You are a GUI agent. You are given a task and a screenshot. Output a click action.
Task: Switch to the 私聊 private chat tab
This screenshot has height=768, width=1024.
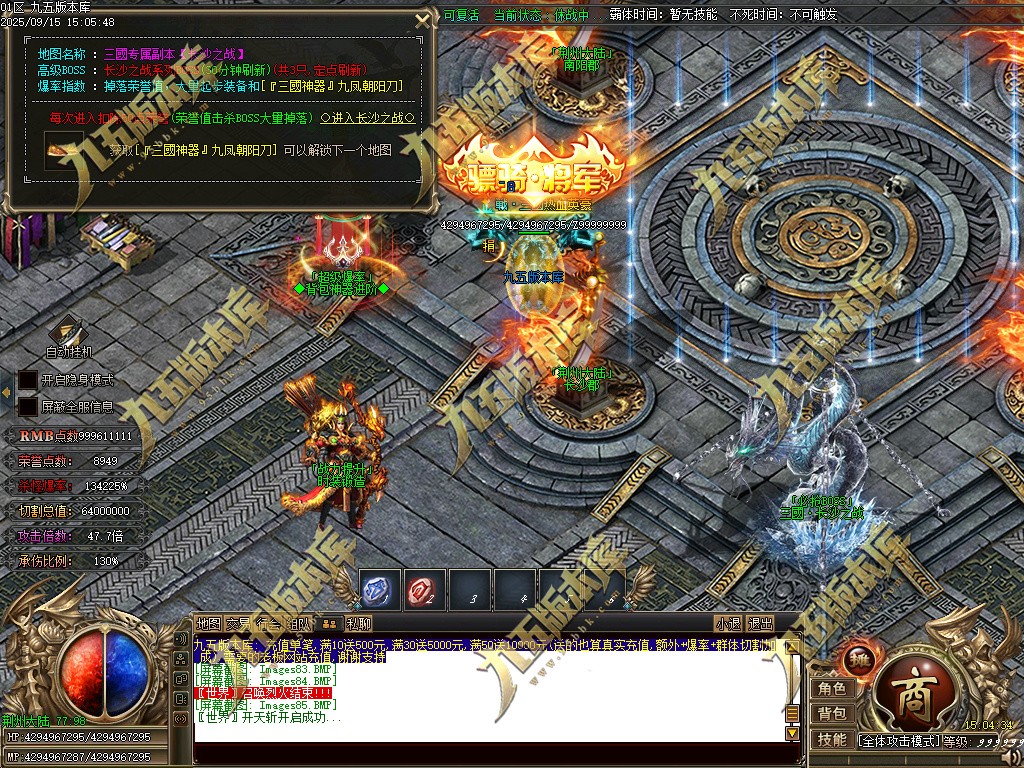click(x=359, y=623)
